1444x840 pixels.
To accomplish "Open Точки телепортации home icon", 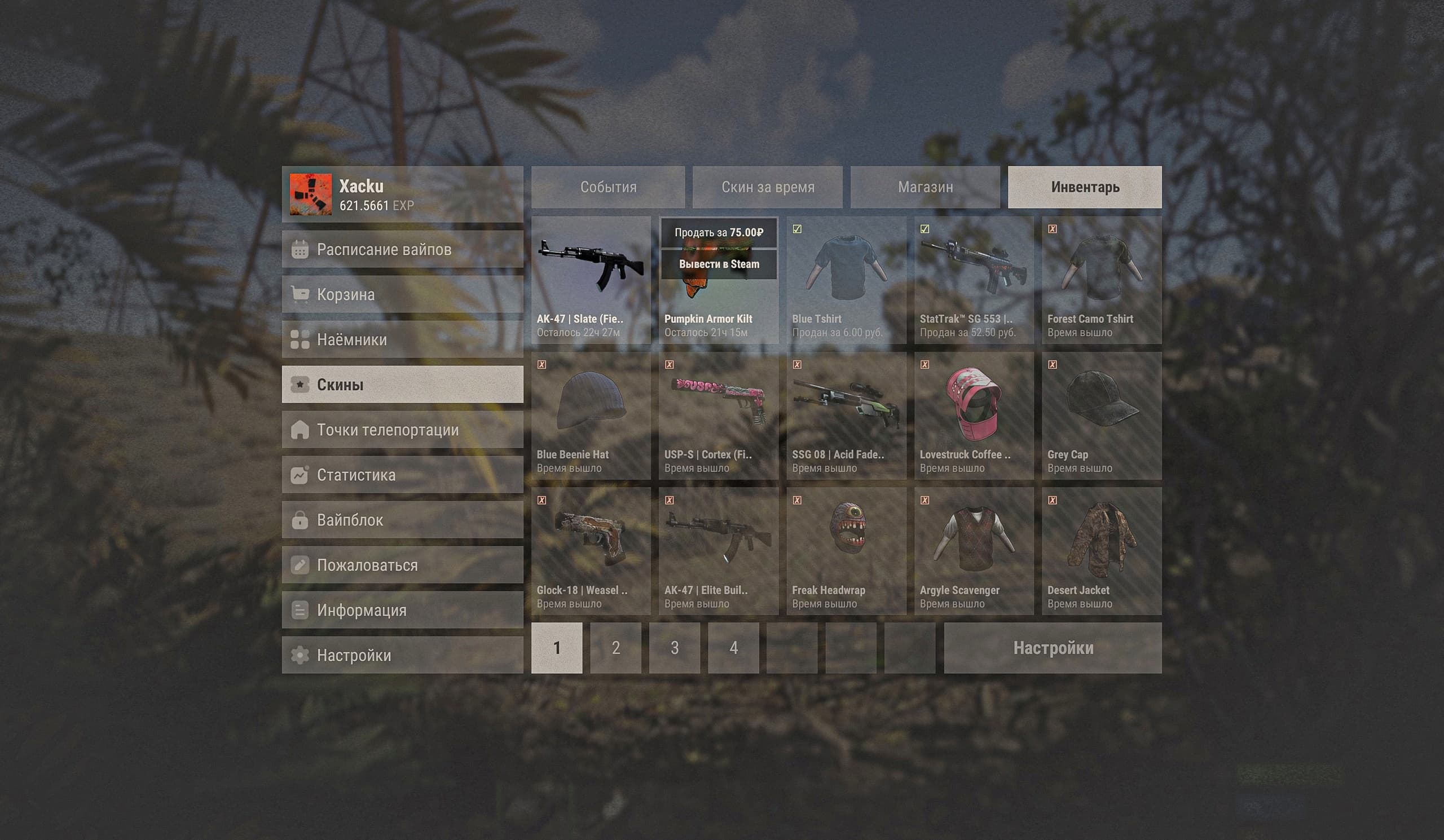I will [300, 430].
